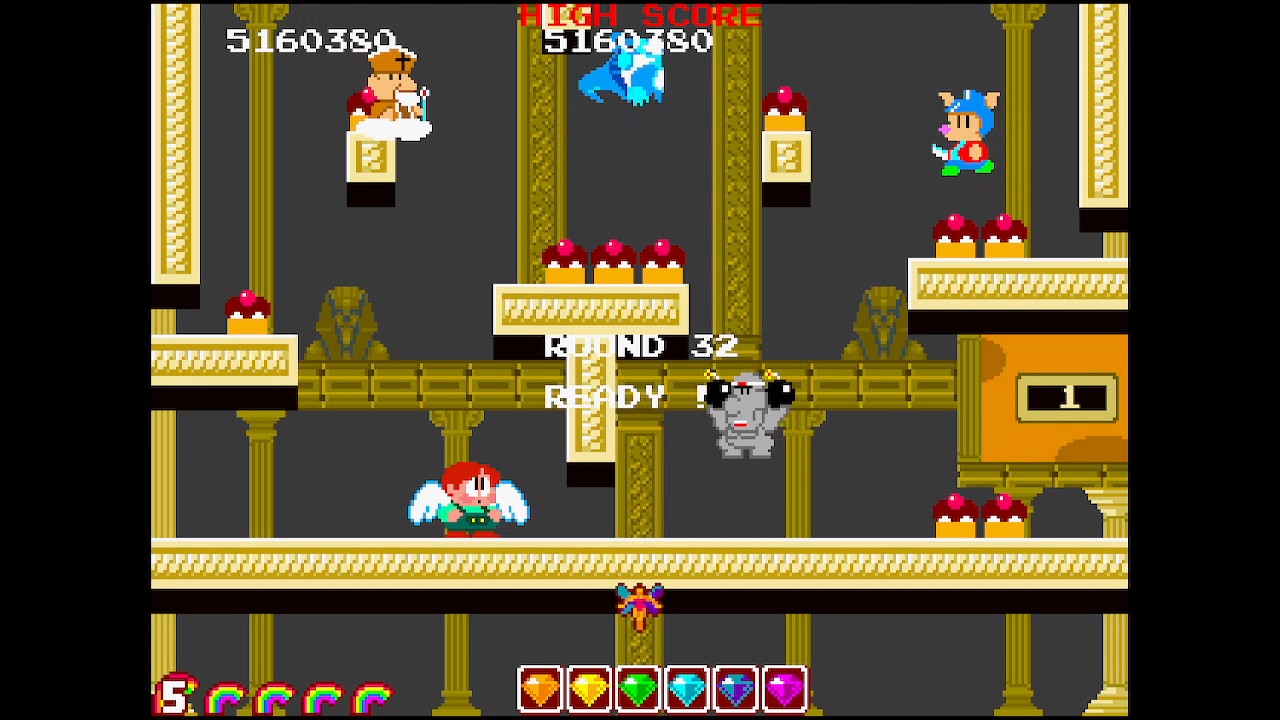1280x720 pixels.
Task: Select the orange diamond slot
Action: click(541, 689)
